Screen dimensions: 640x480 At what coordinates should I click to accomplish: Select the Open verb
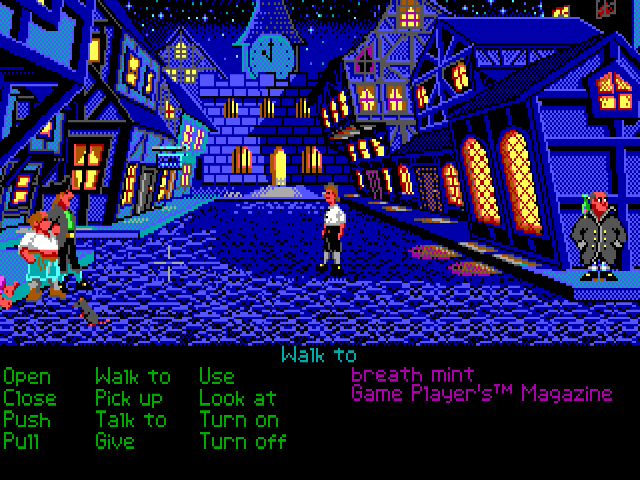(x=27, y=377)
